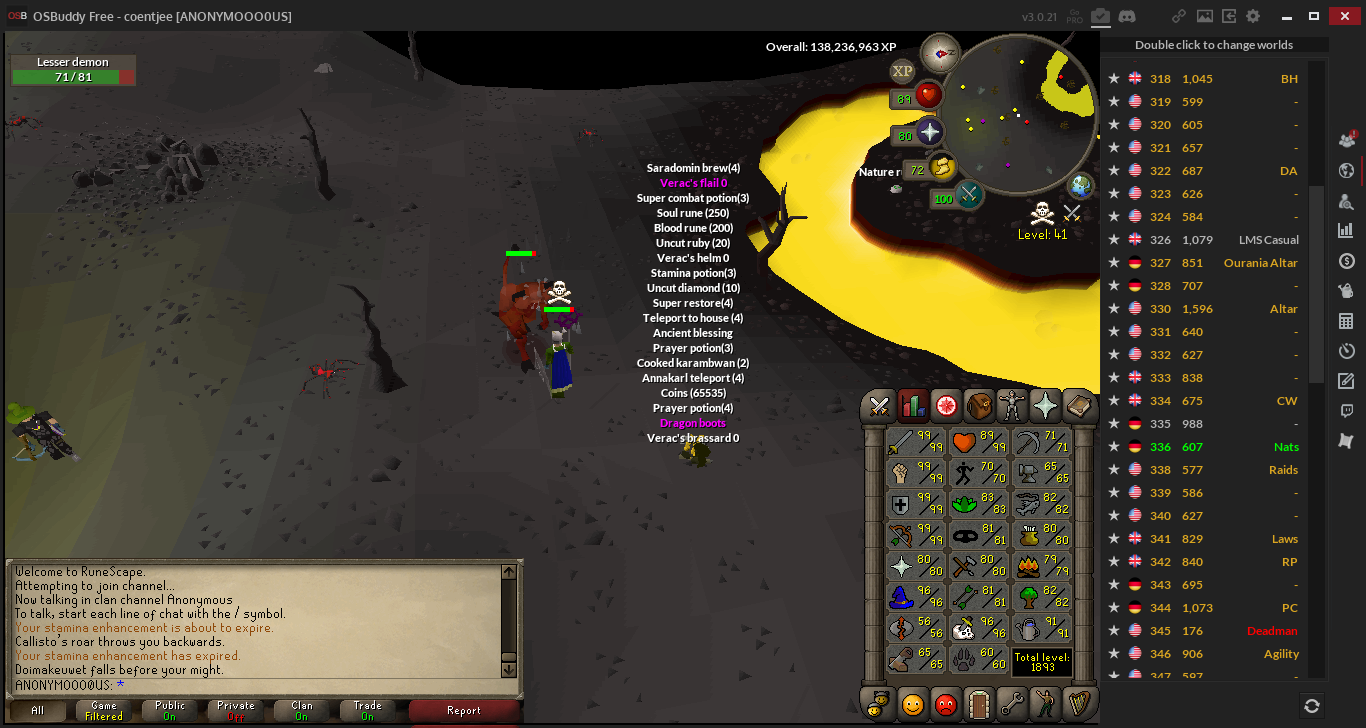Screen dimensions: 1366x728
Task: Toggle the run energy orb
Action: coord(943,168)
